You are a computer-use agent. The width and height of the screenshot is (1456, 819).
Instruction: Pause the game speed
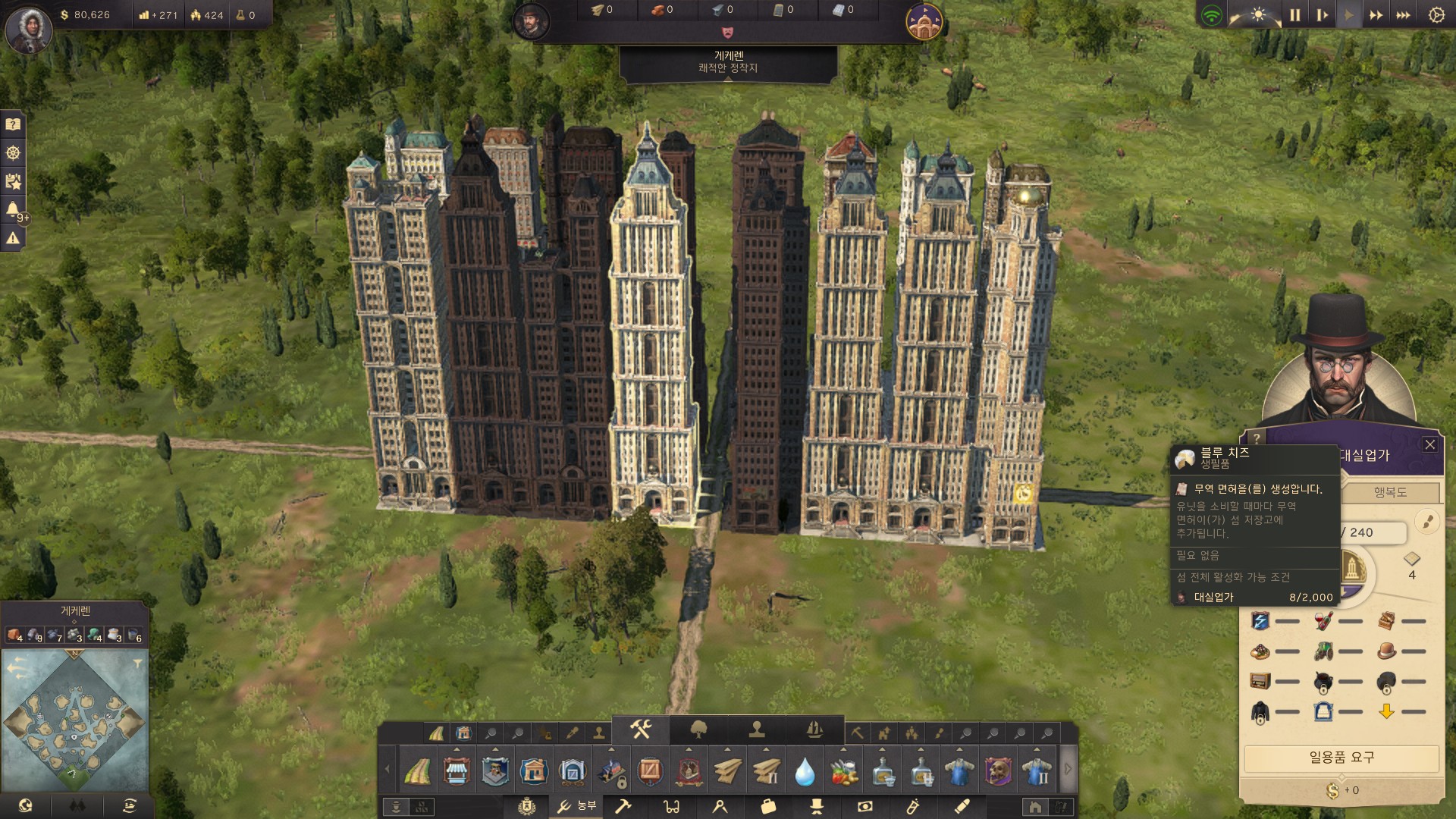click(x=1295, y=15)
